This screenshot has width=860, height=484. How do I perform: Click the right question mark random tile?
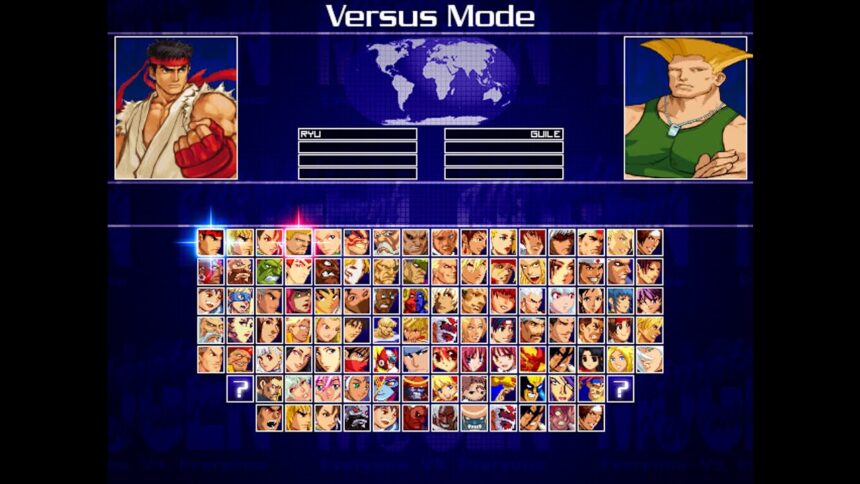tap(620, 388)
